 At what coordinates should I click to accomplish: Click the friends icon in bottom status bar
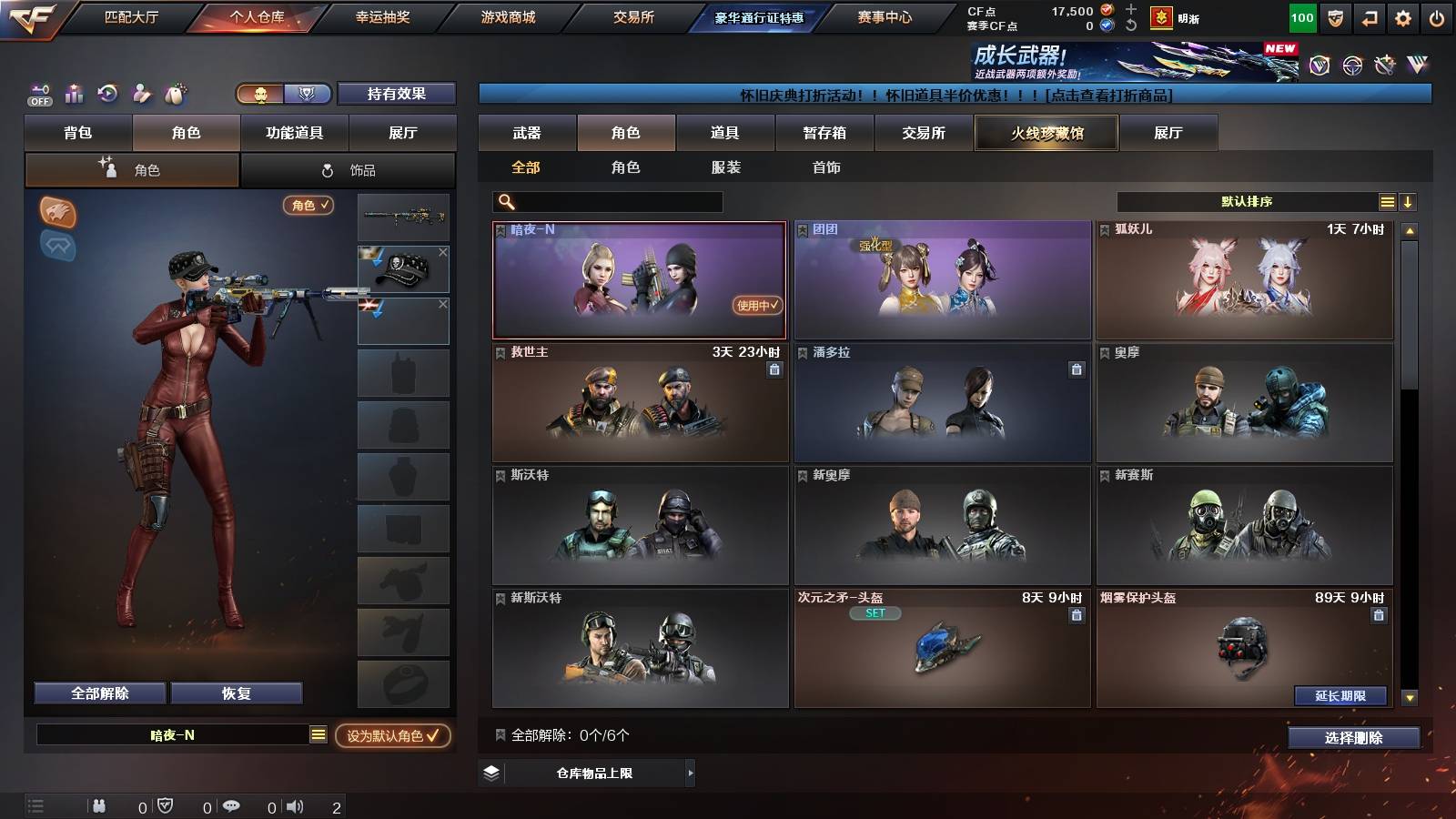click(100, 805)
